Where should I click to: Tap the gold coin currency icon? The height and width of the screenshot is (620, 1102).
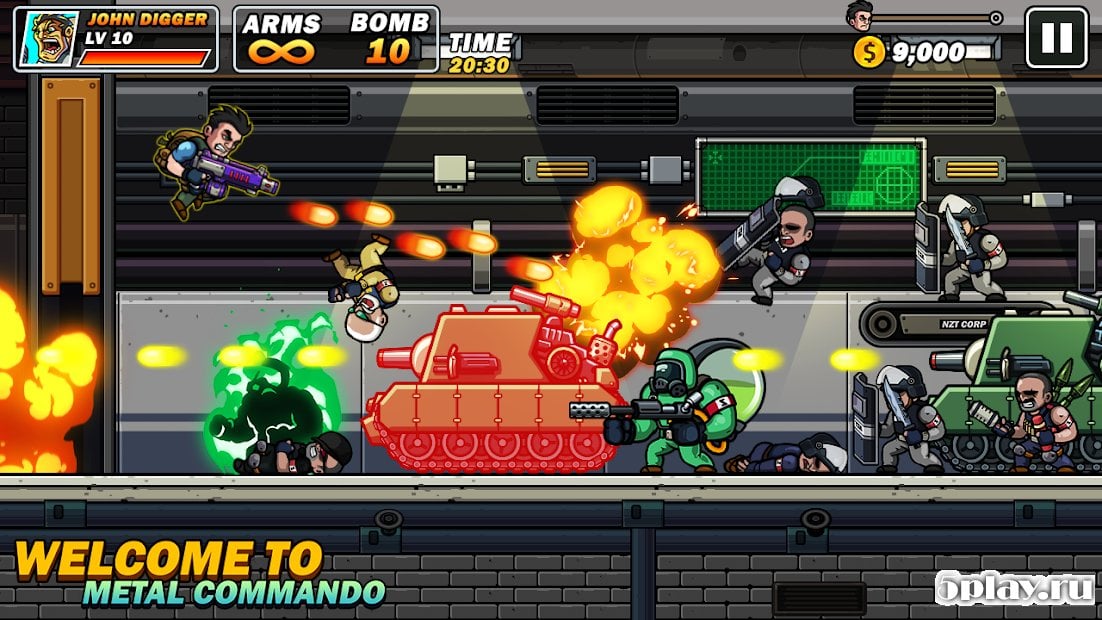pyautogui.click(x=869, y=52)
